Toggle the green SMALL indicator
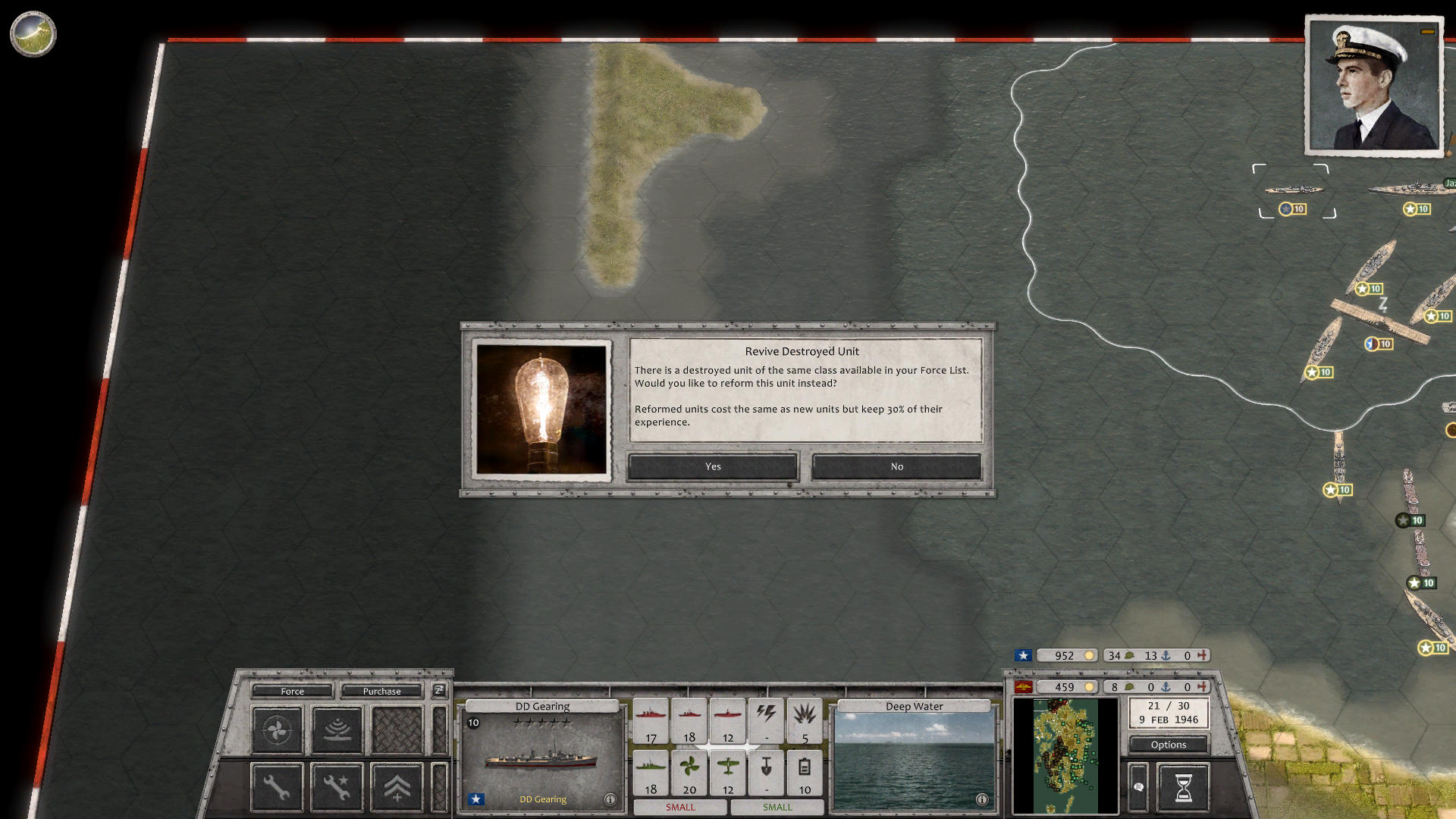This screenshot has width=1456, height=819. [777, 808]
